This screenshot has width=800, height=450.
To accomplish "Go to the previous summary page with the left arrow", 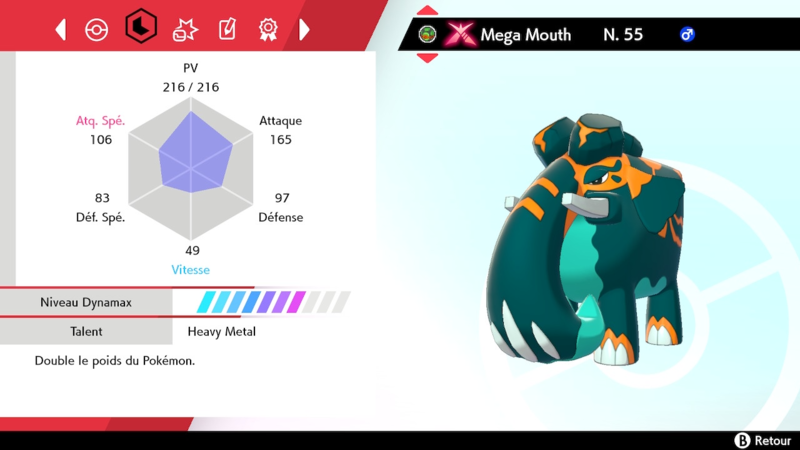I will click(61, 29).
